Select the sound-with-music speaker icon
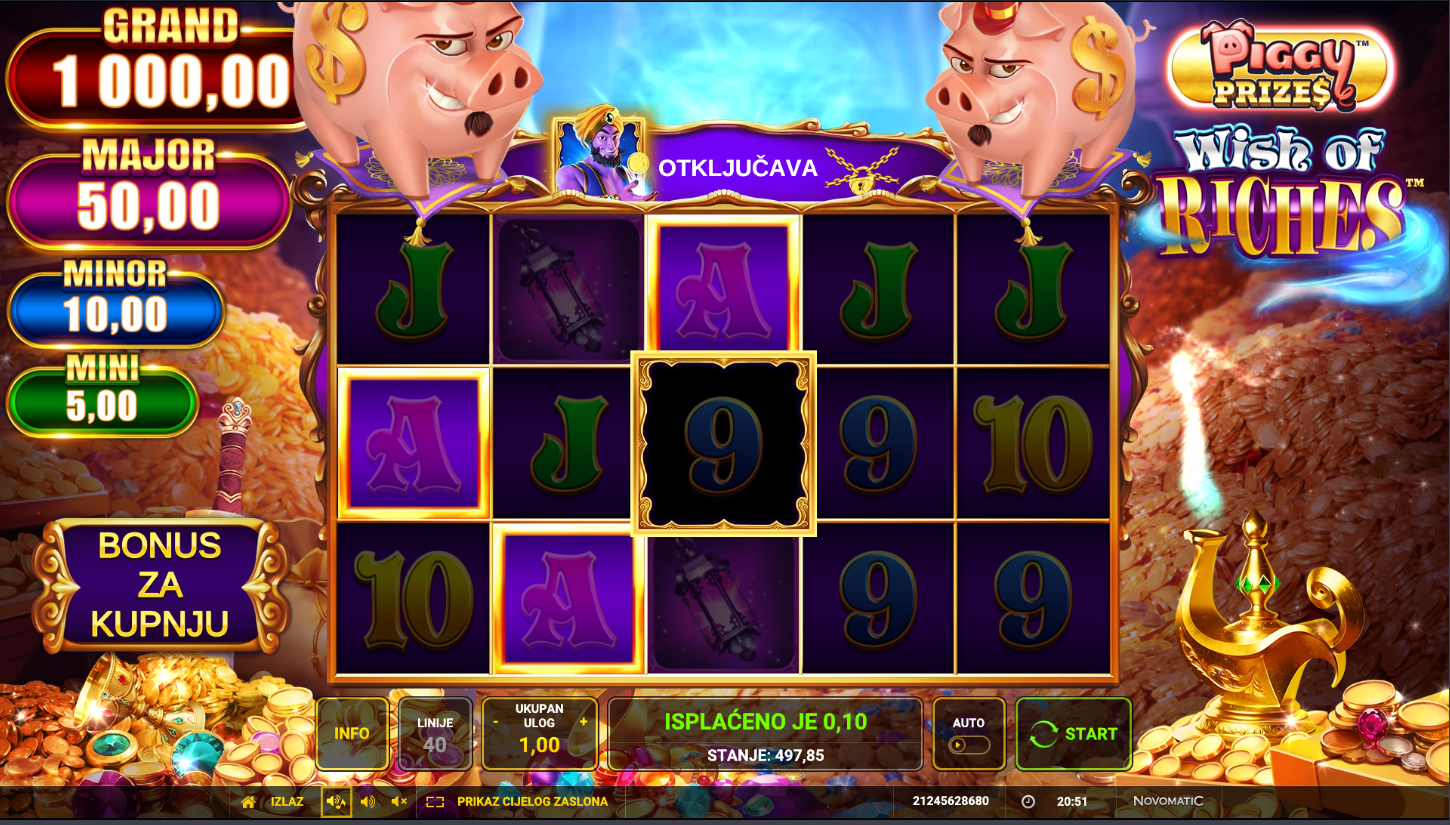Screen dimensions: 1450x825 pyautogui.click(x=336, y=802)
